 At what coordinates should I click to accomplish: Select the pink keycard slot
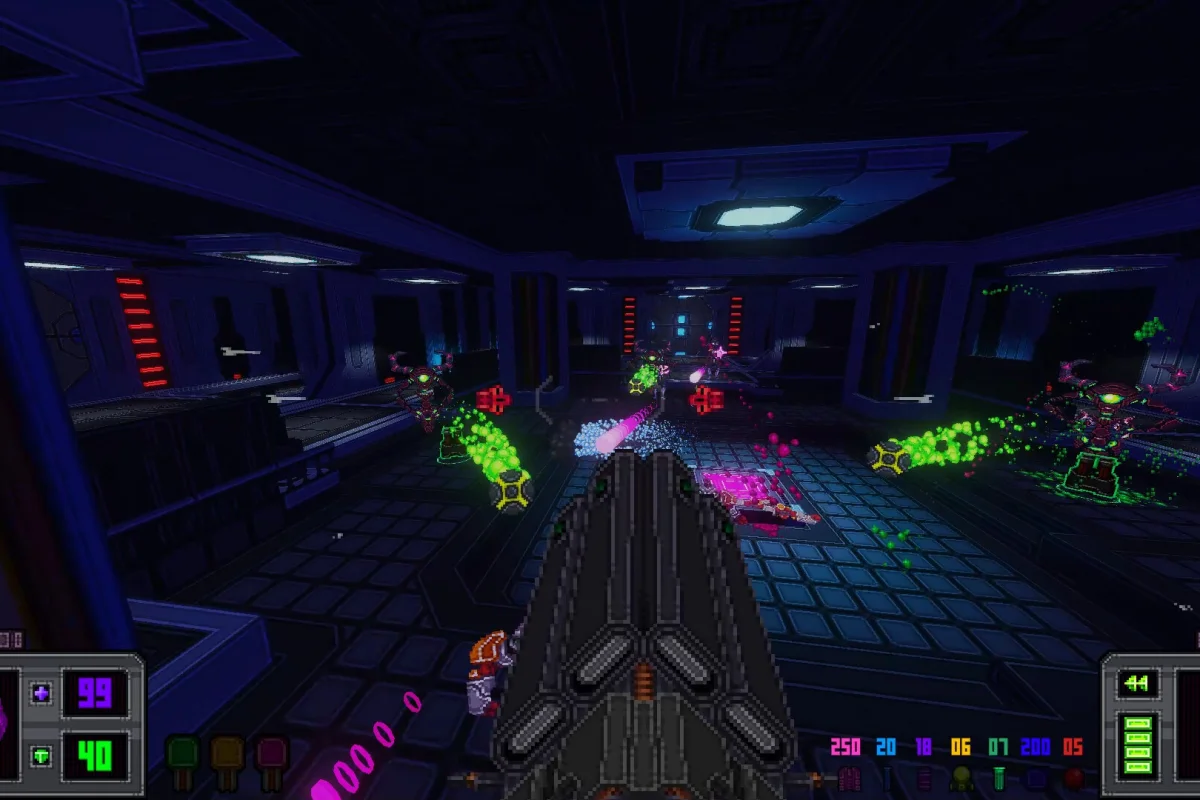coord(271,755)
